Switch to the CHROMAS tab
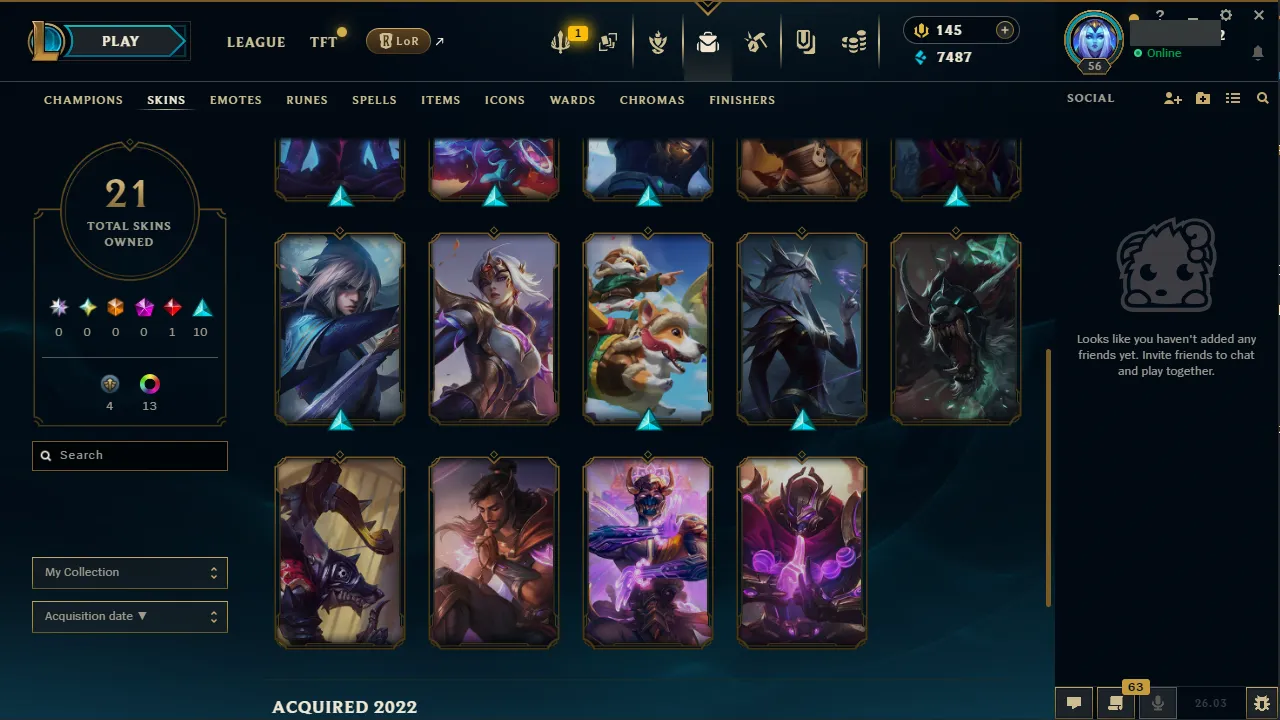This screenshot has height=720, width=1280. click(652, 100)
